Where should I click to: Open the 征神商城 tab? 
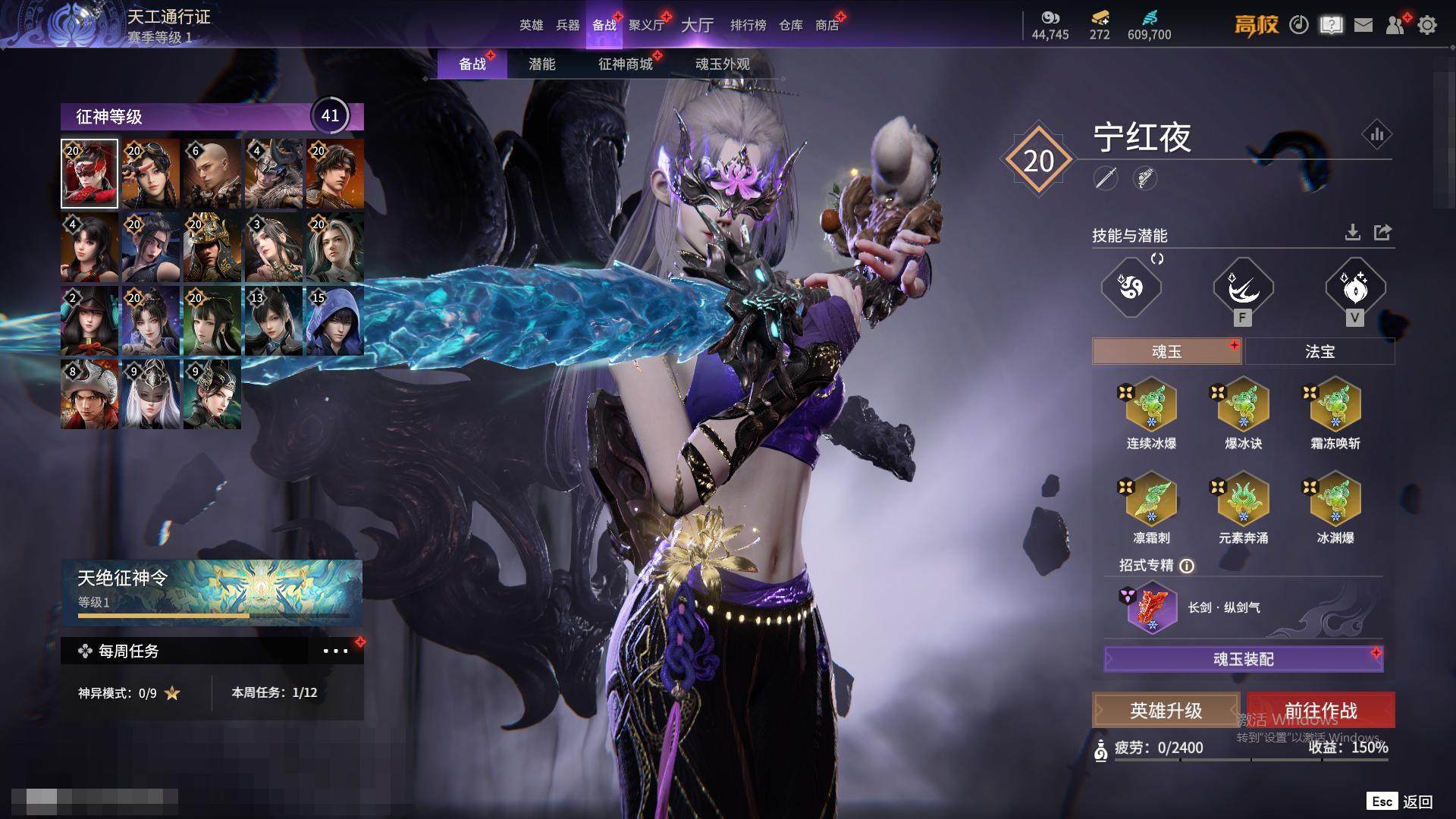(625, 64)
